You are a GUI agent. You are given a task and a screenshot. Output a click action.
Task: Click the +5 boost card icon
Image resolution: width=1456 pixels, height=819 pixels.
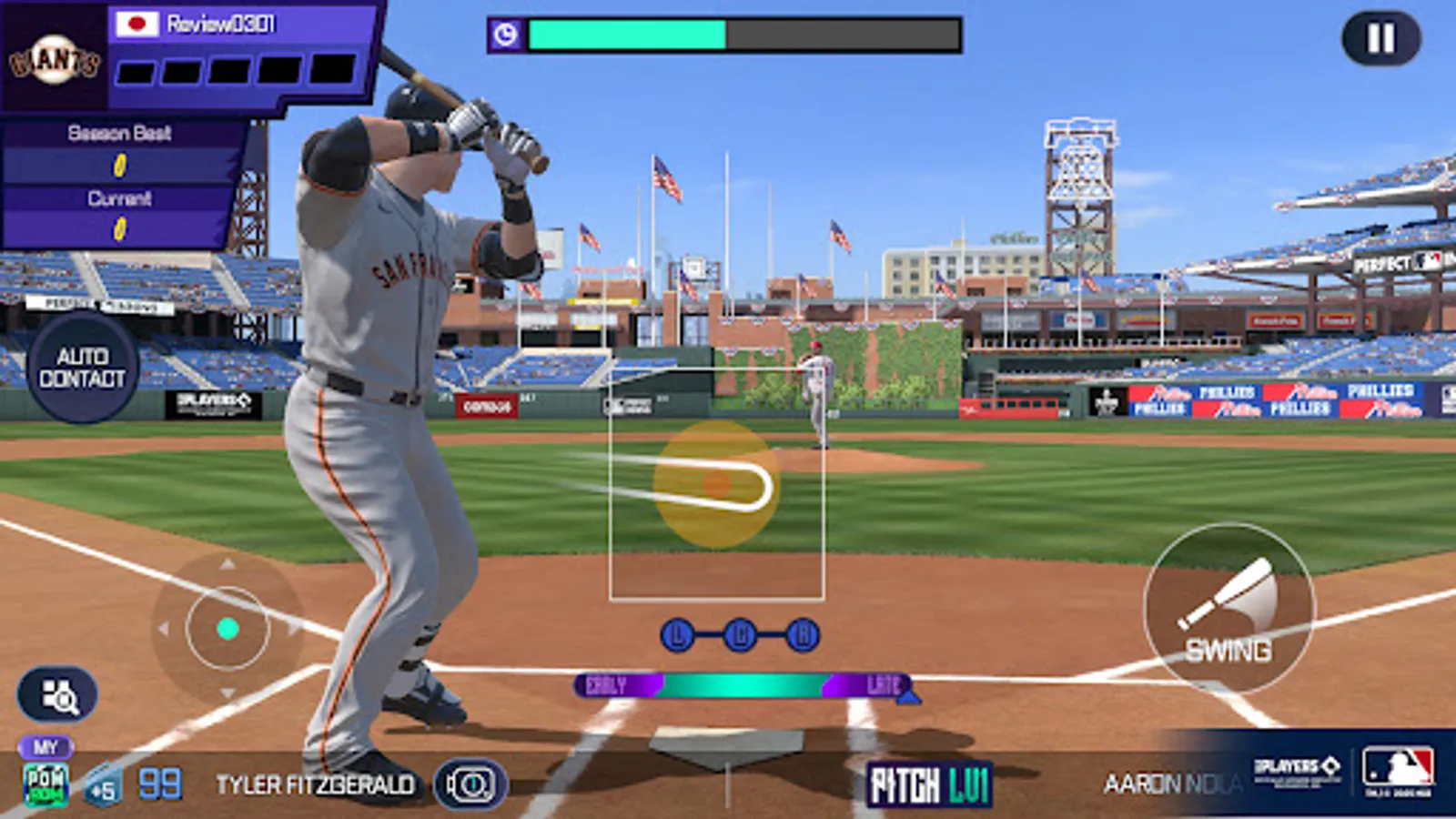pyautogui.click(x=103, y=783)
